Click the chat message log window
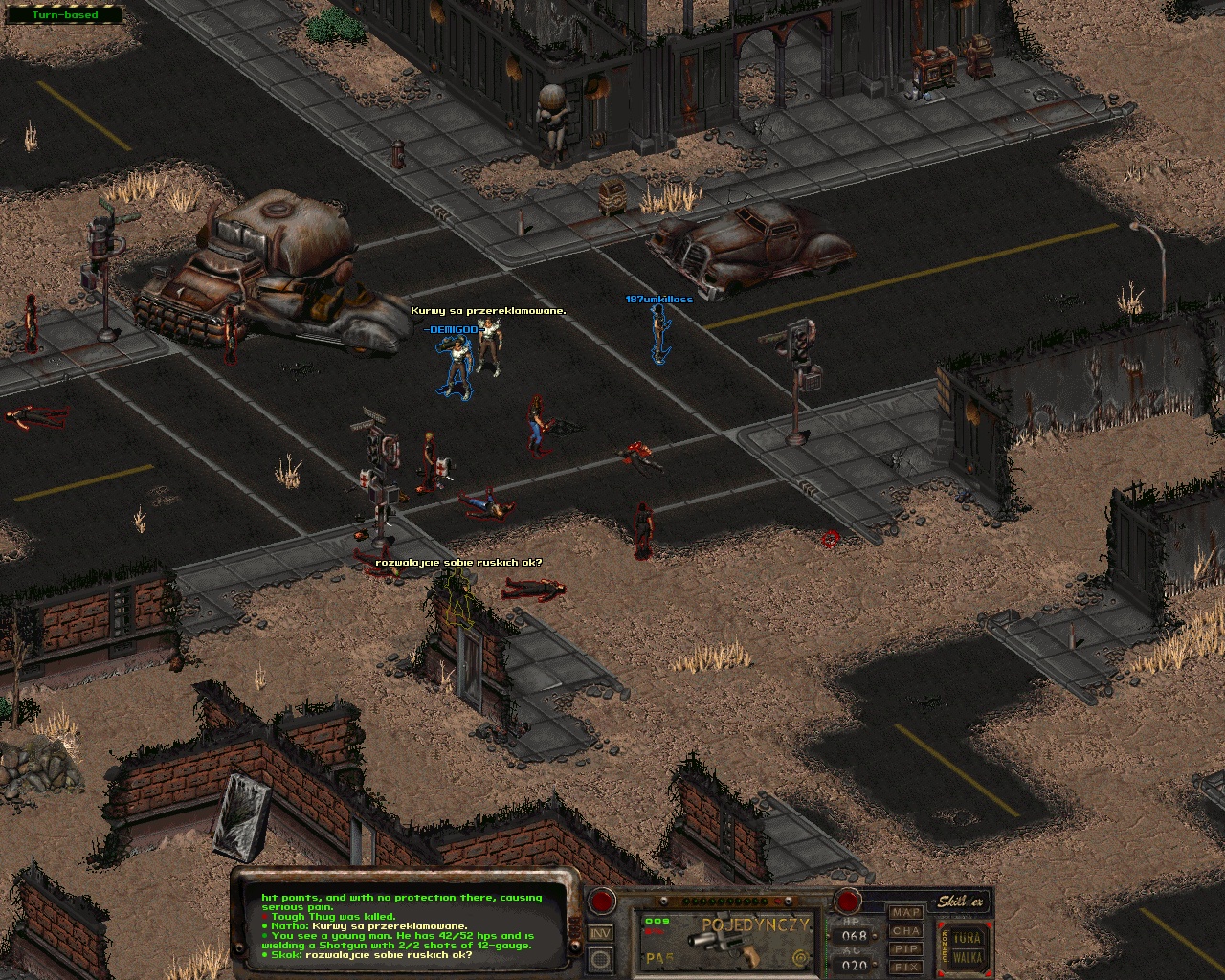 402,925
